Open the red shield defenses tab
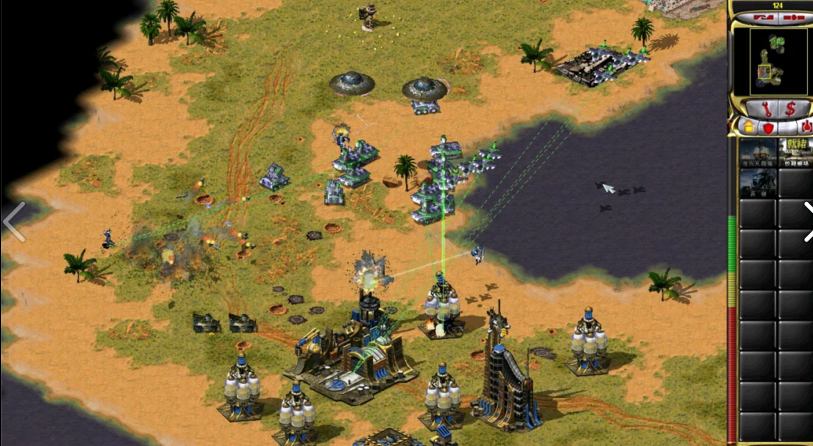The width and height of the screenshot is (813, 446). (769, 127)
